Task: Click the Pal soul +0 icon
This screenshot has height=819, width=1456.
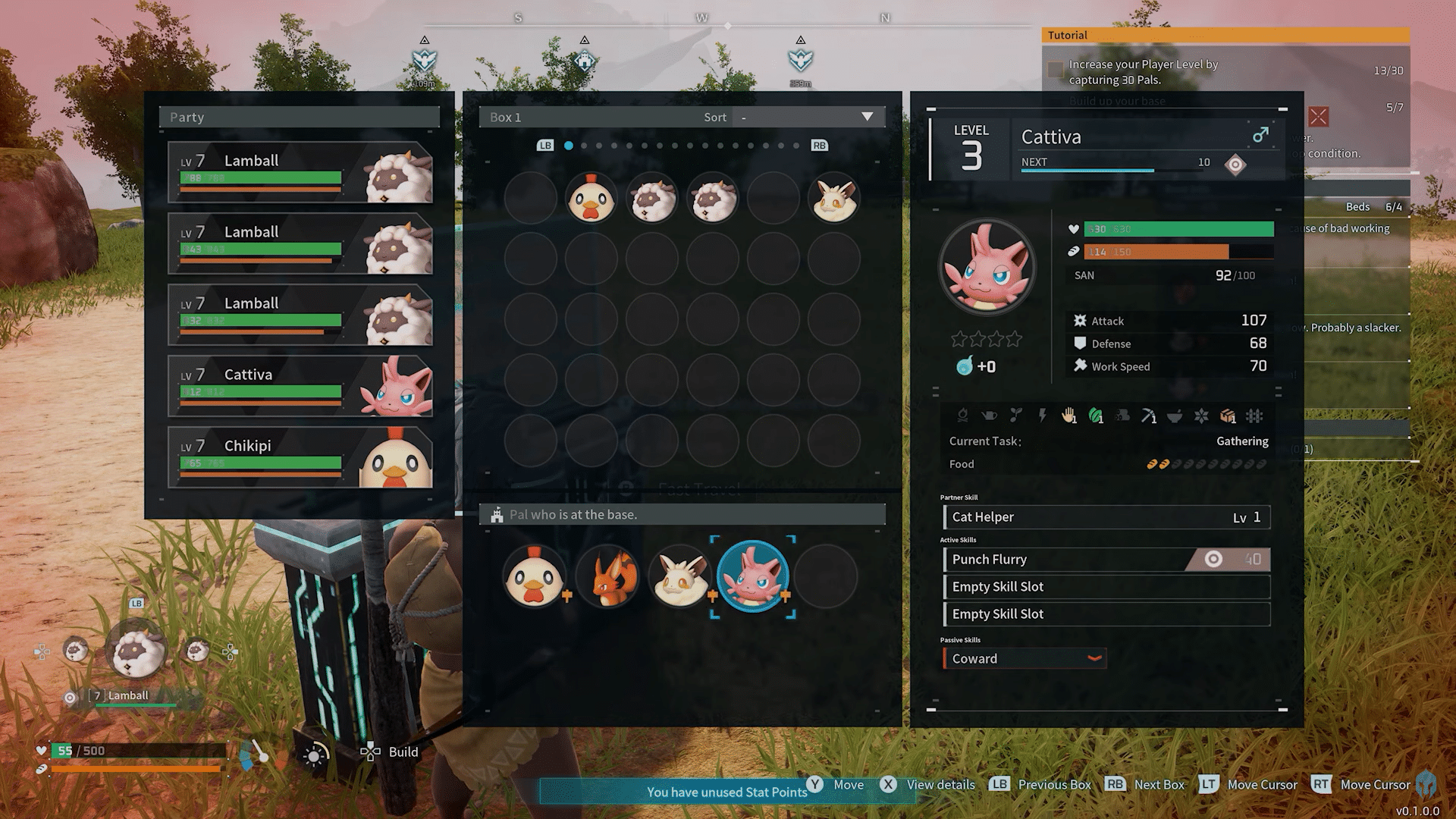Action: click(x=965, y=366)
